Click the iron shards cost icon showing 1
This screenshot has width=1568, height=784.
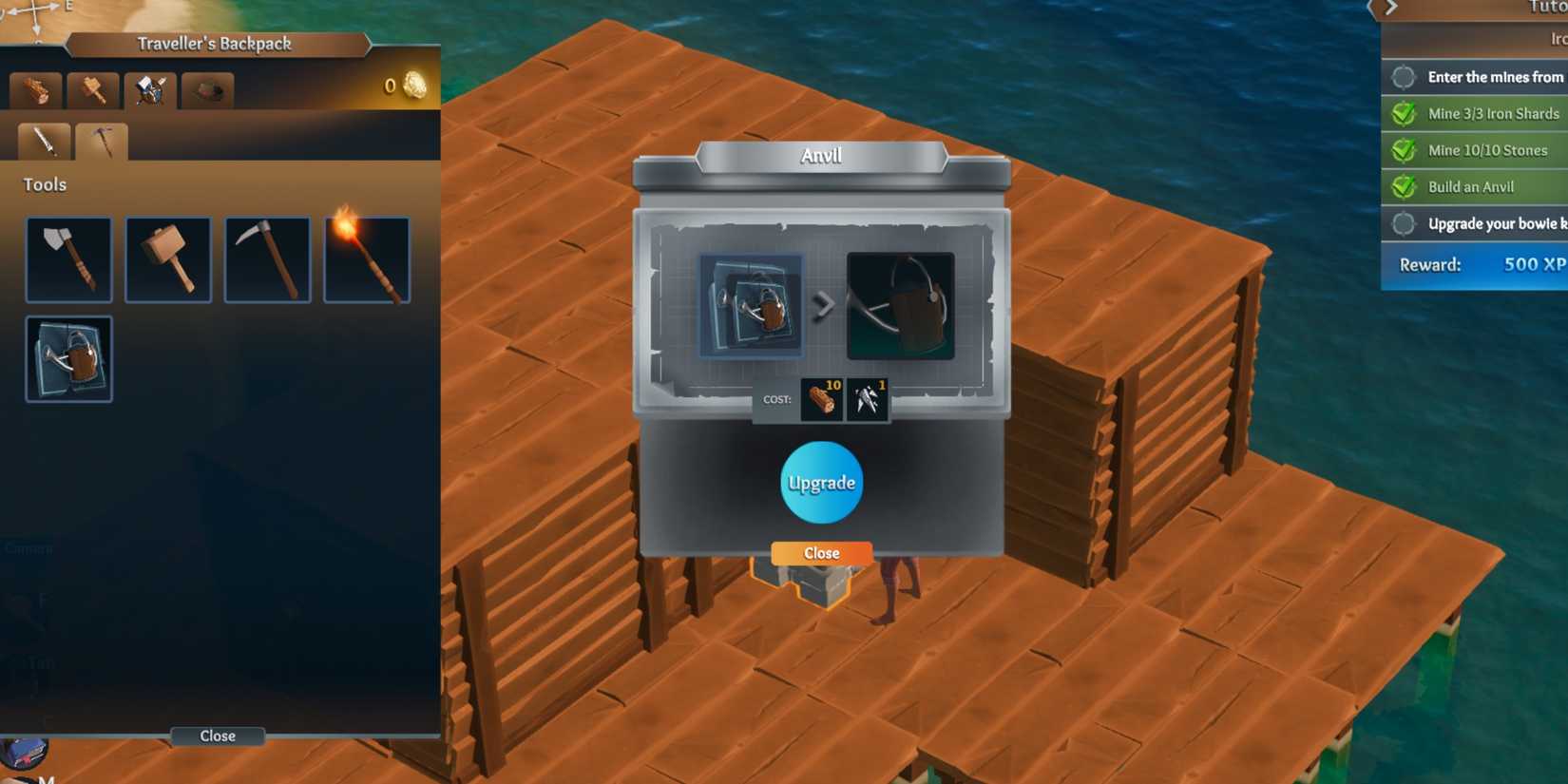point(867,400)
